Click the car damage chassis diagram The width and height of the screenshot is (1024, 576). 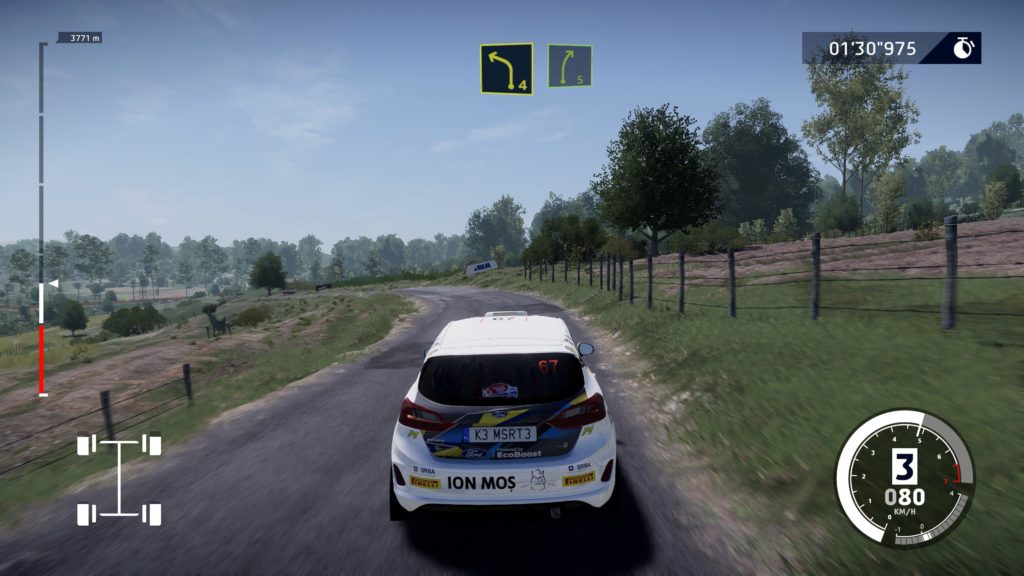[119, 479]
